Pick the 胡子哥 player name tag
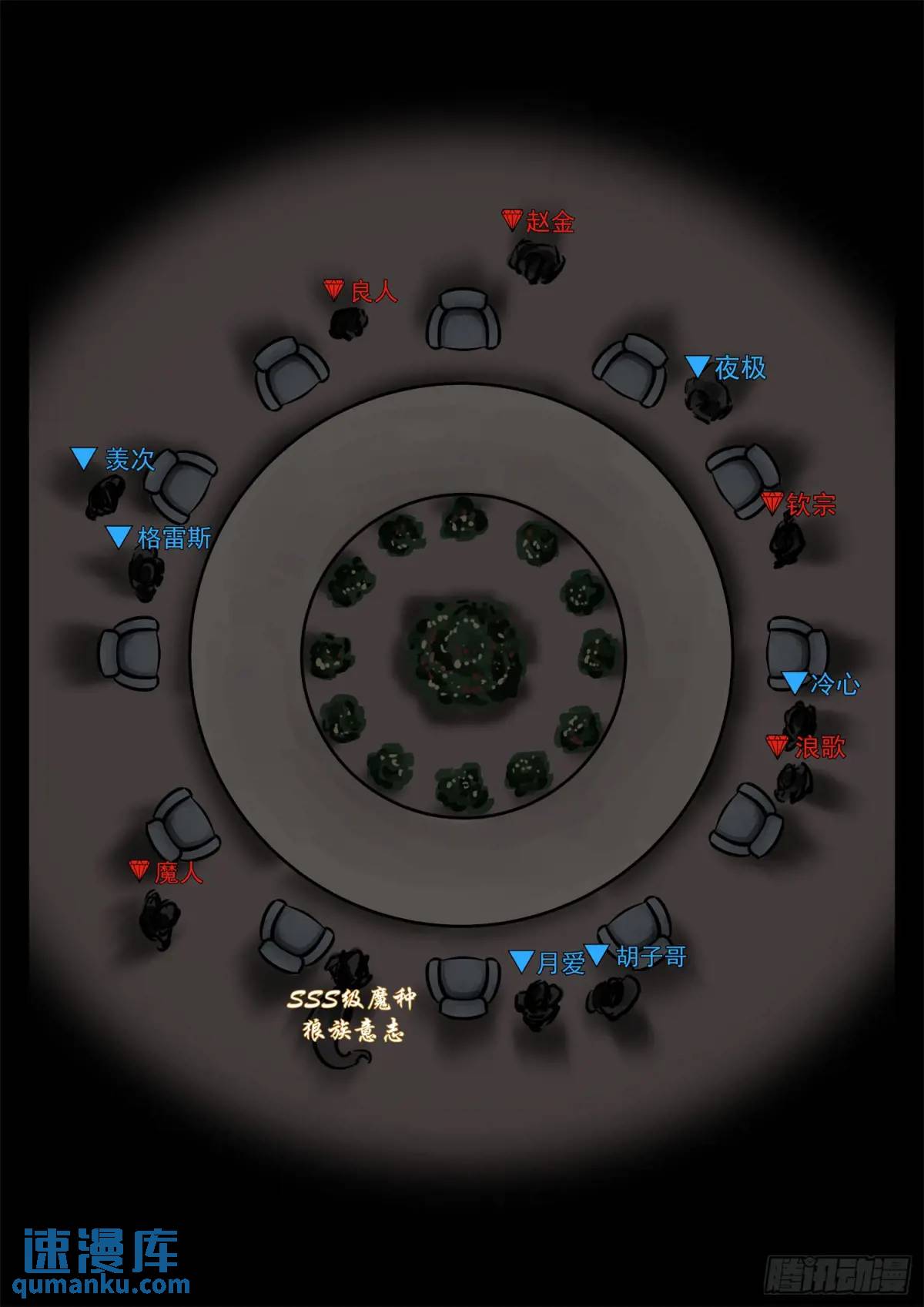This screenshot has width=924, height=1307. [651, 957]
